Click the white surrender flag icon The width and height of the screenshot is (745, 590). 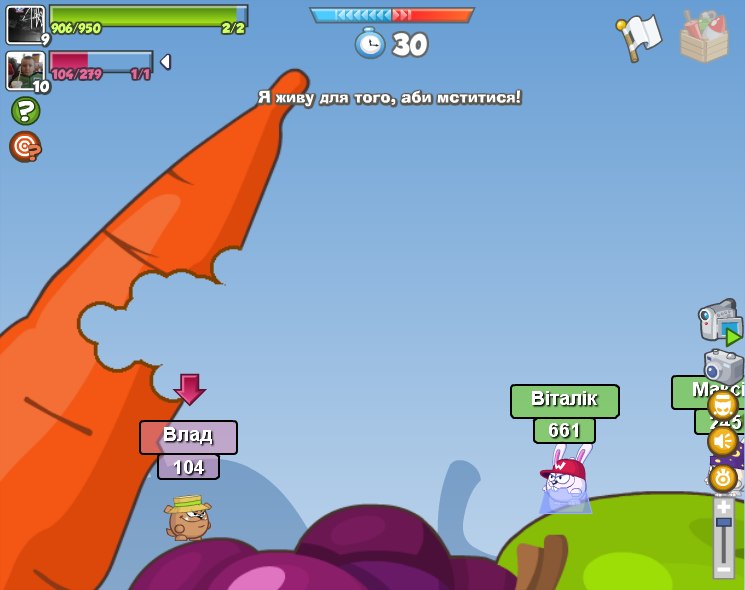640,37
